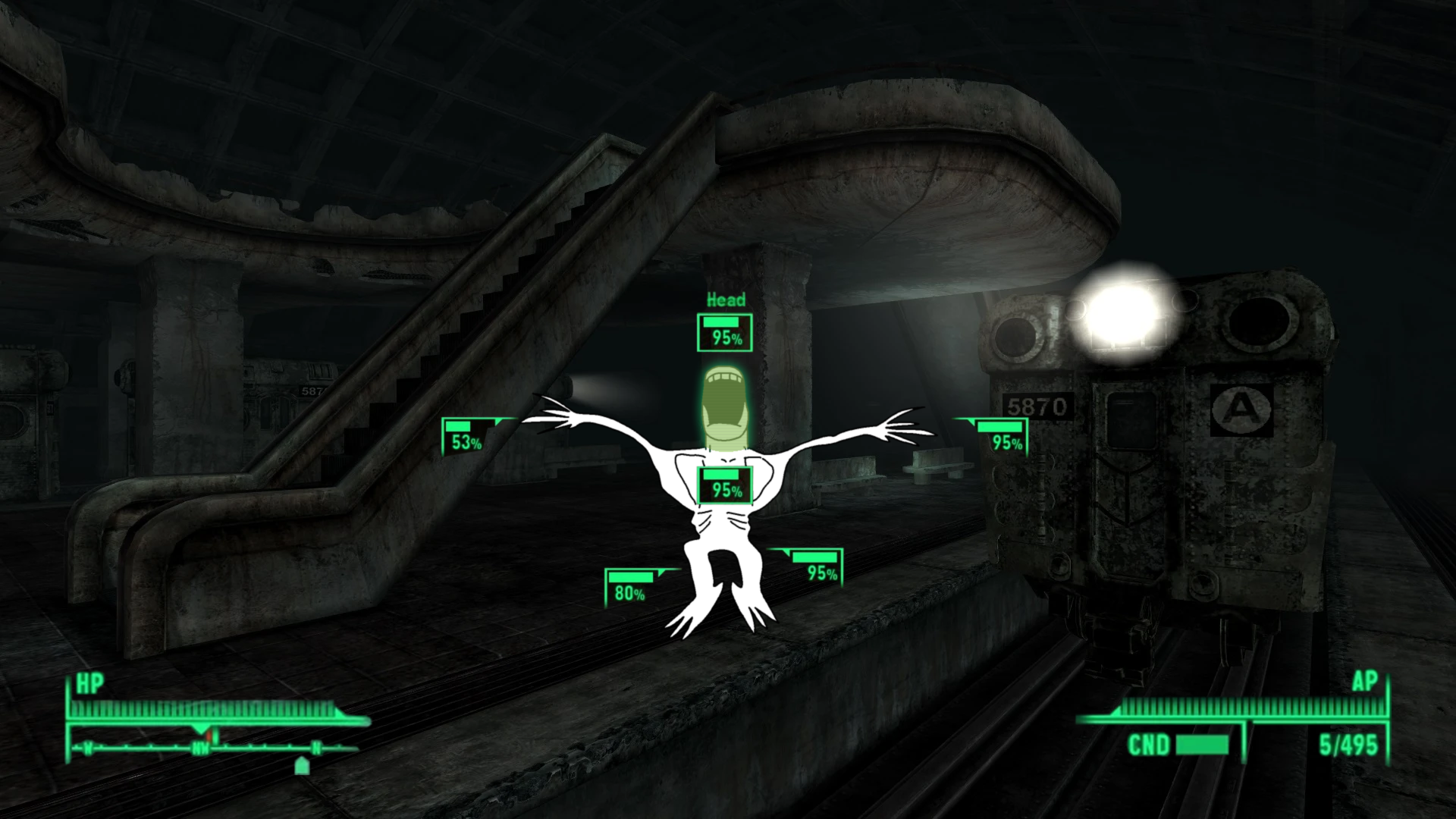Select the torso 95% target box

pyautogui.click(x=725, y=485)
